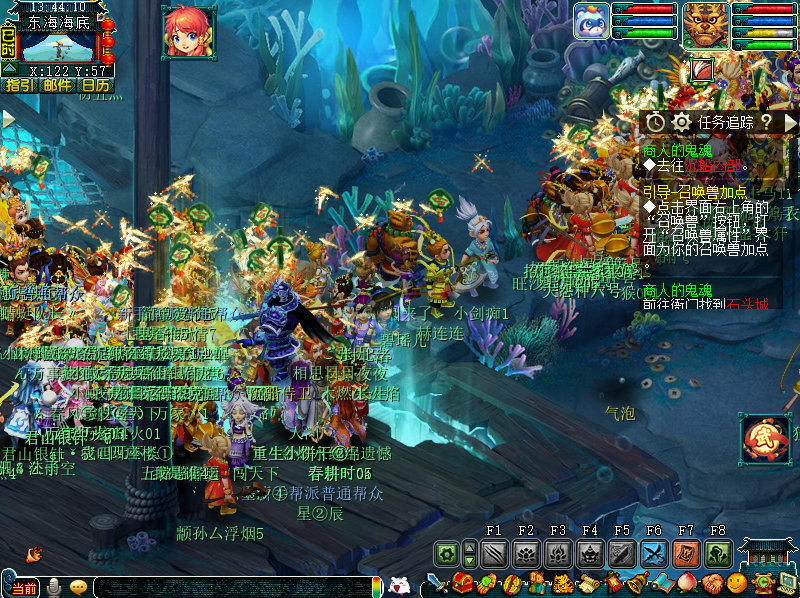Use the F8 green tree skill
Image resolution: width=800 pixels, height=598 pixels.
coord(718,553)
